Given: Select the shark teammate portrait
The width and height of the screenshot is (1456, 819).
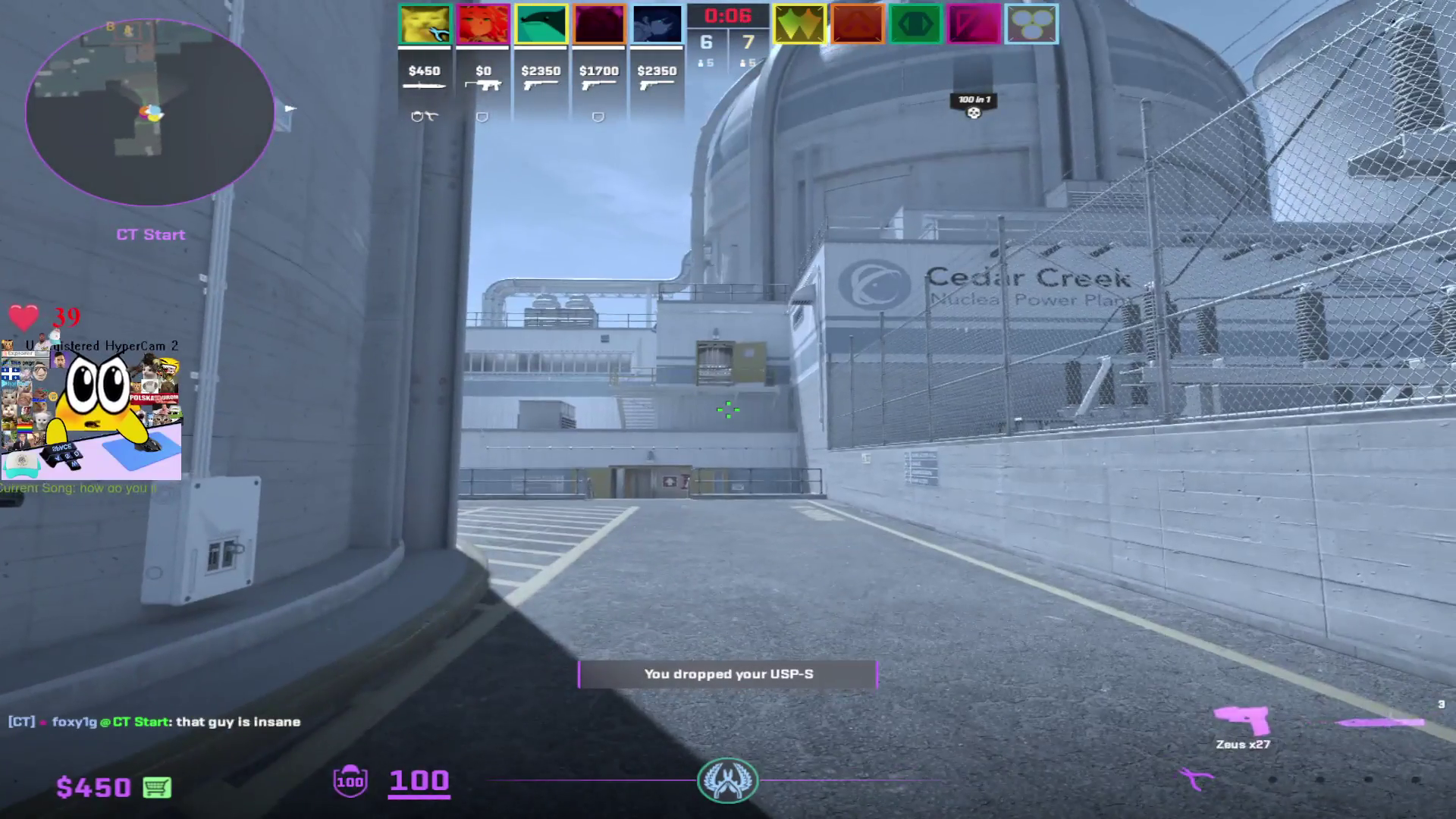Looking at the screenshot, I should coord(540,24).
